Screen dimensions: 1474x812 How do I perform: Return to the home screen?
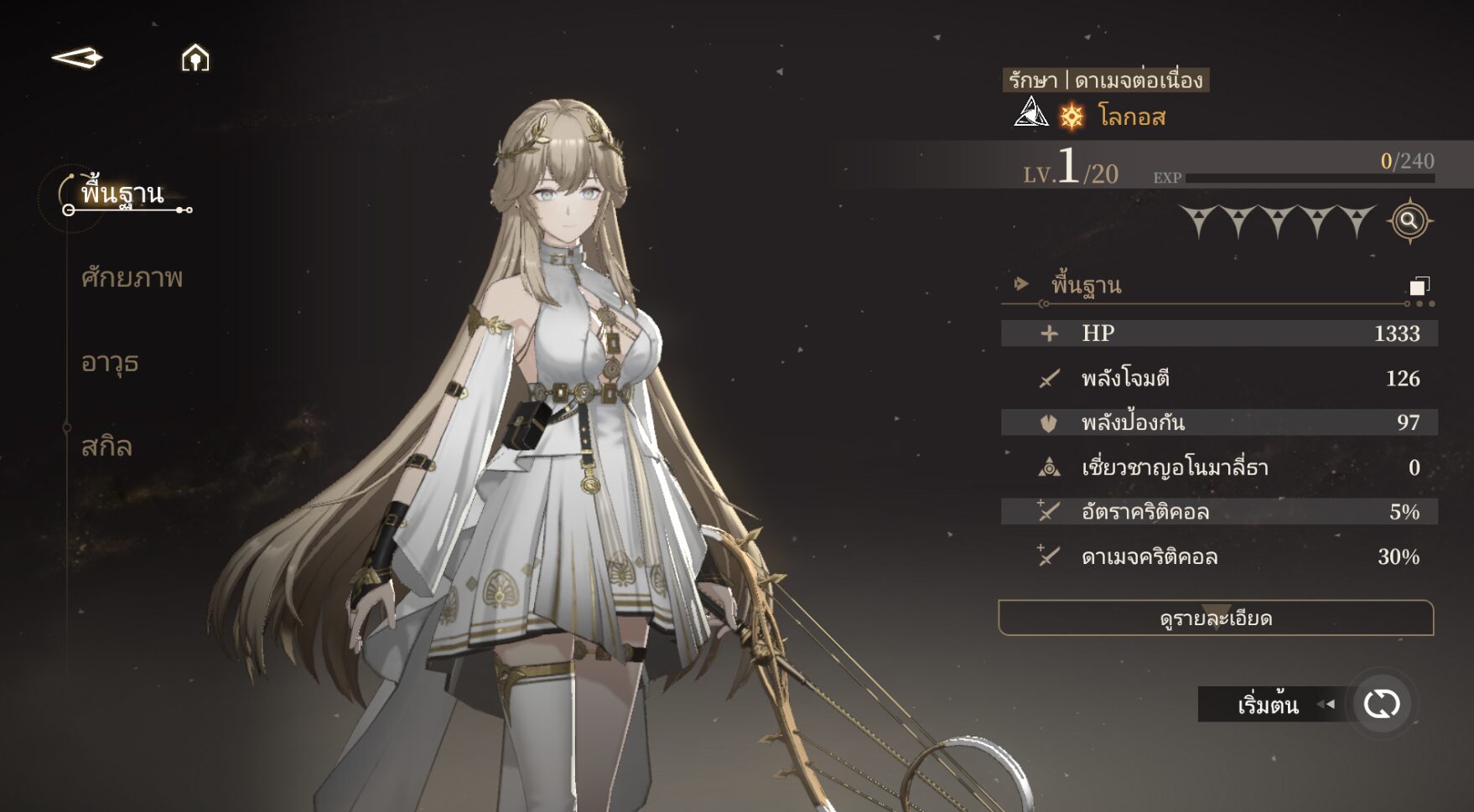point(195,58)
